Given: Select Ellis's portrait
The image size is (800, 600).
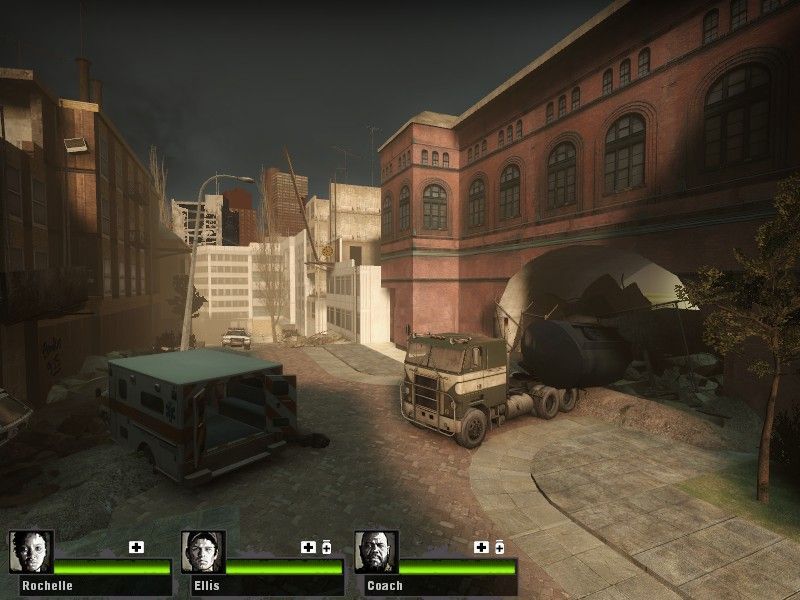Looking at the screenshot, I should 203,552.
